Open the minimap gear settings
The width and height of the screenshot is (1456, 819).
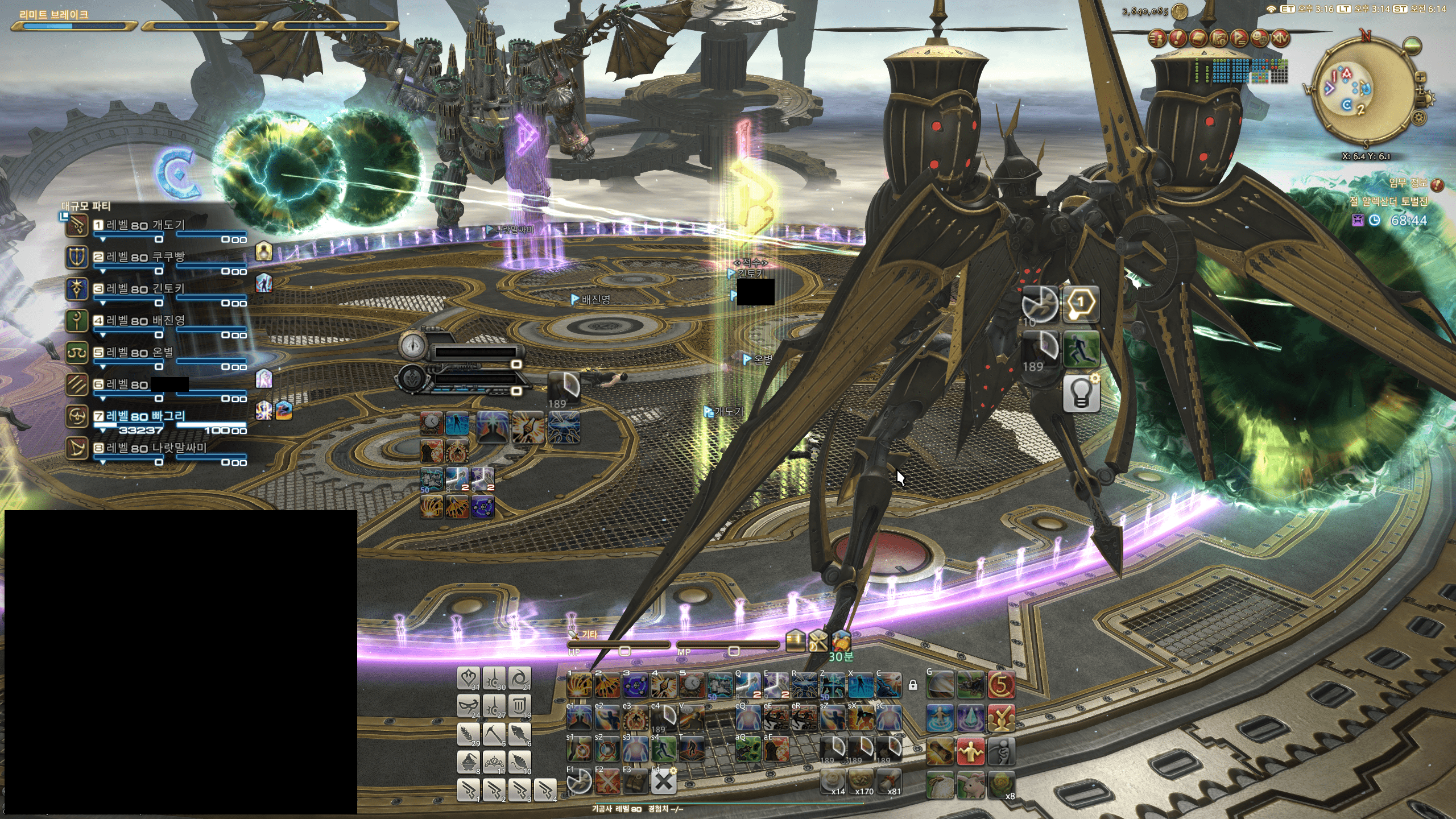click(x=1419, y=118)
